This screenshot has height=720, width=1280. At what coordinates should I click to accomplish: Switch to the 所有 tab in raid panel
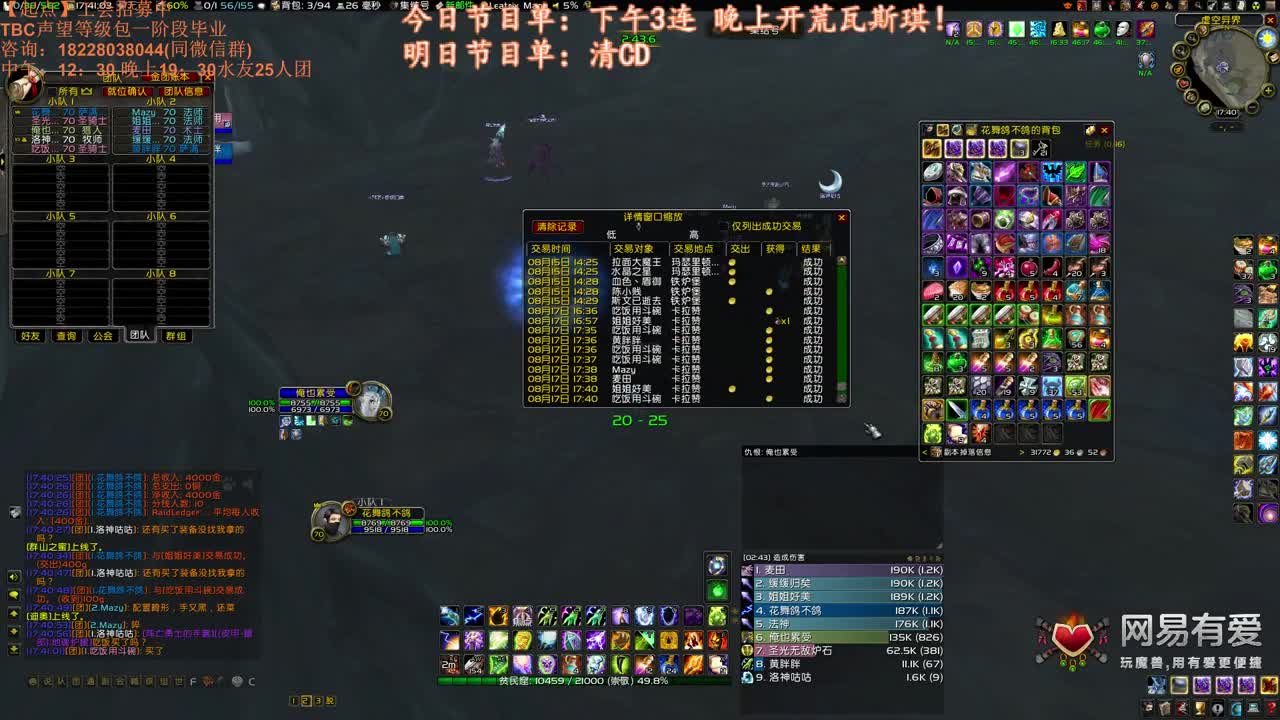coord(67,89)
